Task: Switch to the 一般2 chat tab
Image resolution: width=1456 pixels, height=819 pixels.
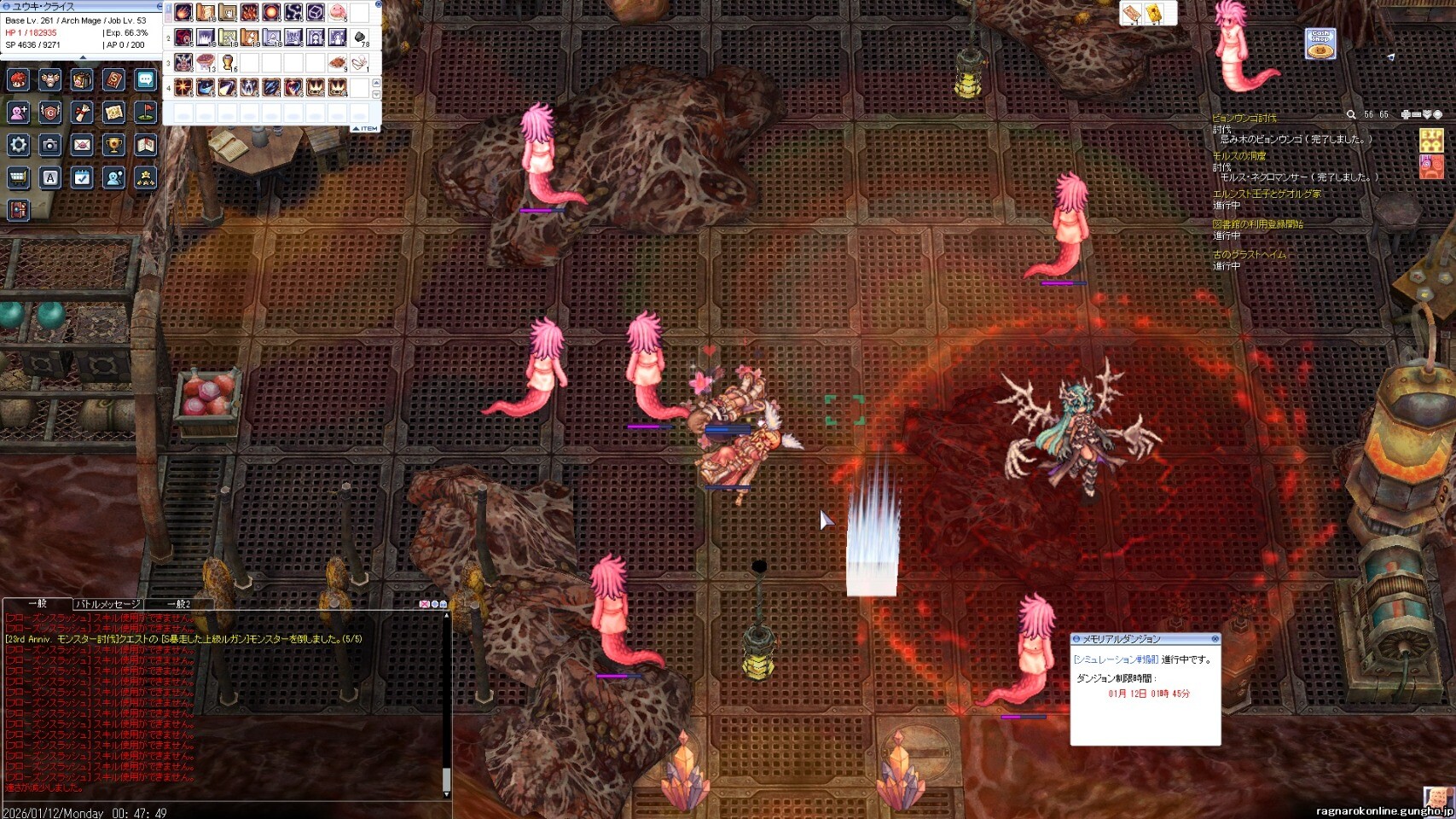Action: click(178, 604)
